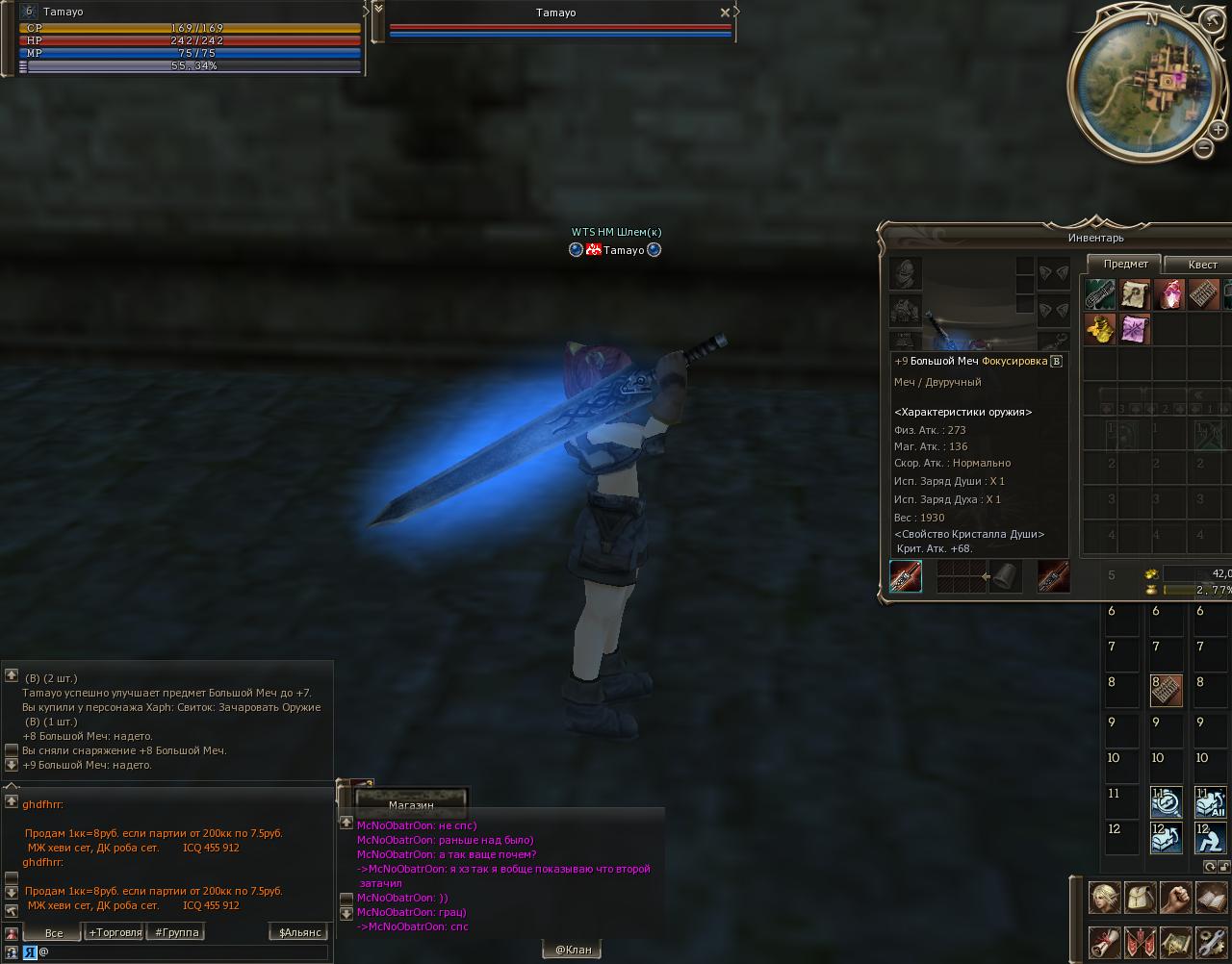The image size is (1232, 964).
Task: Focus the chat message input field
Action: (183, 951)
